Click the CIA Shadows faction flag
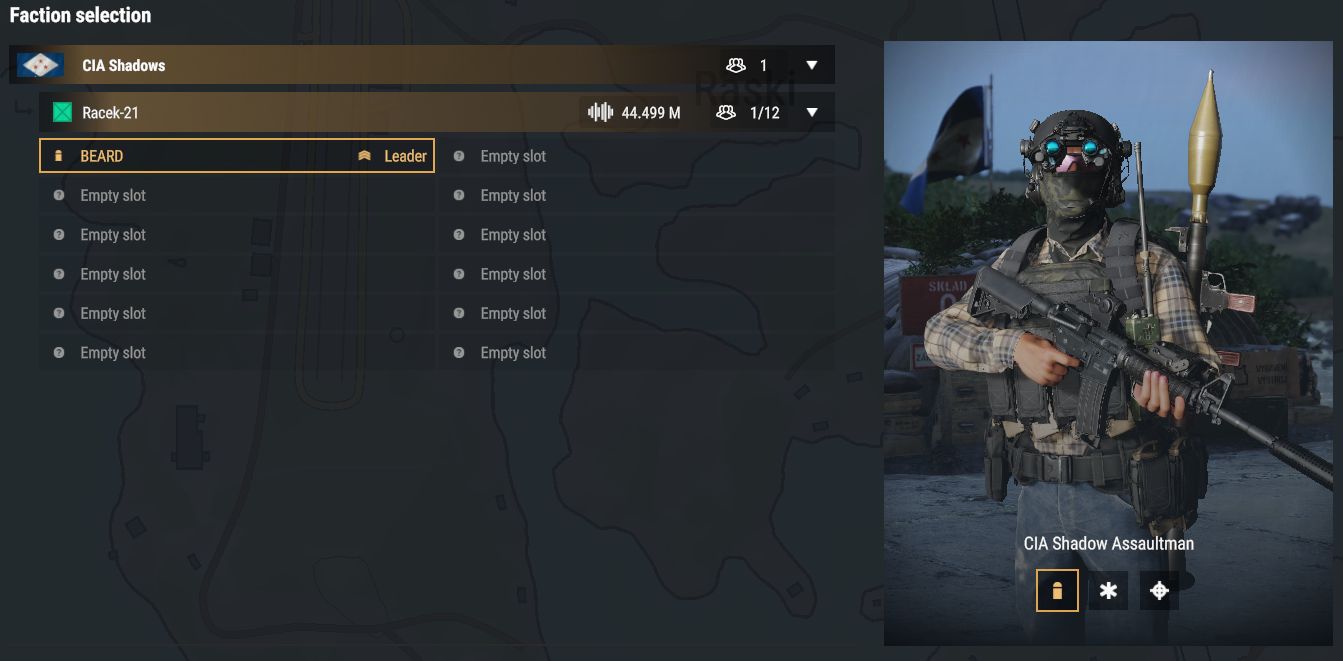This screenshot has width=1343, height=661. (x=41, y=66)
